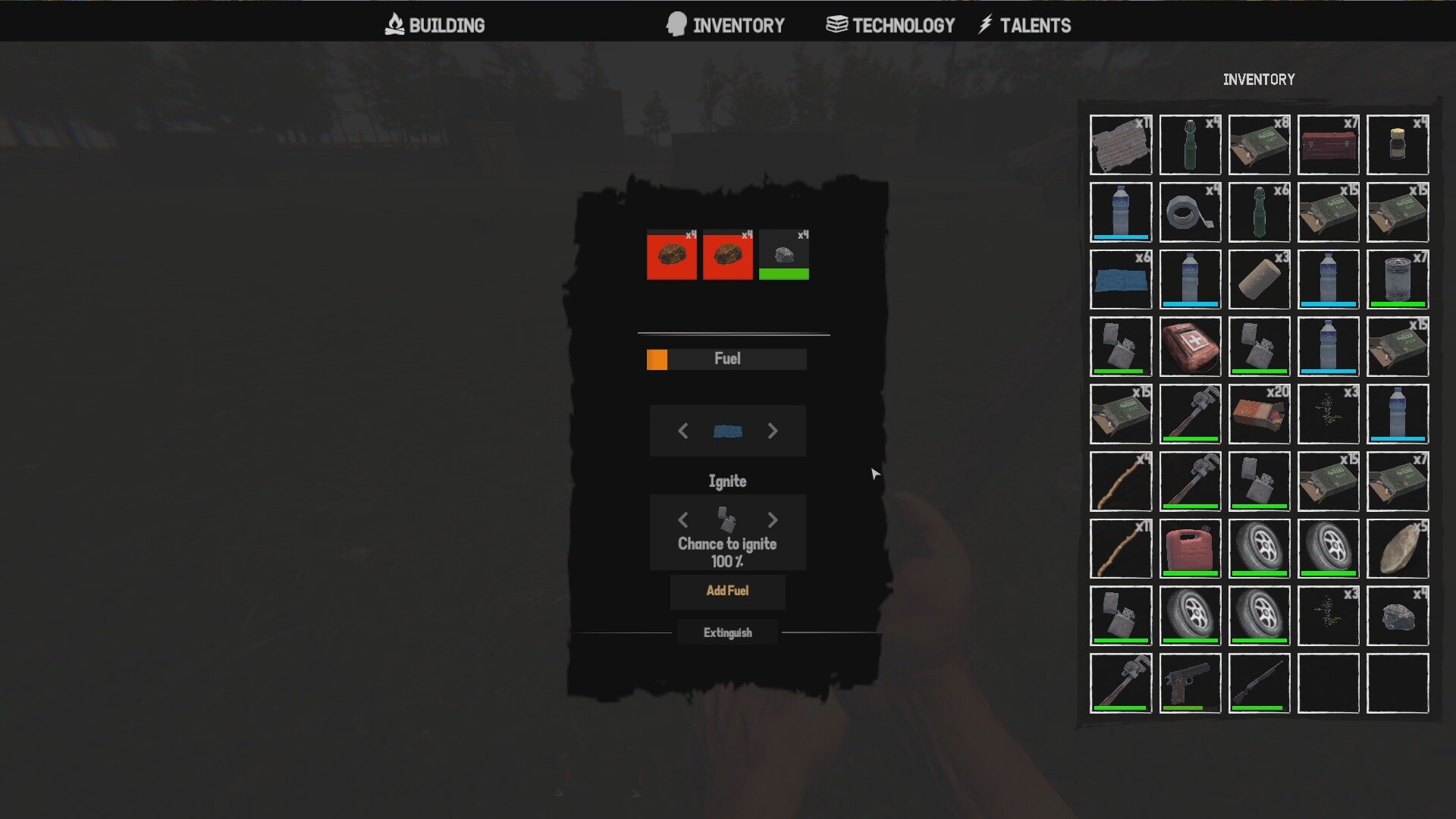Click the left arrow in the ignite selector

tap(682, 519)
